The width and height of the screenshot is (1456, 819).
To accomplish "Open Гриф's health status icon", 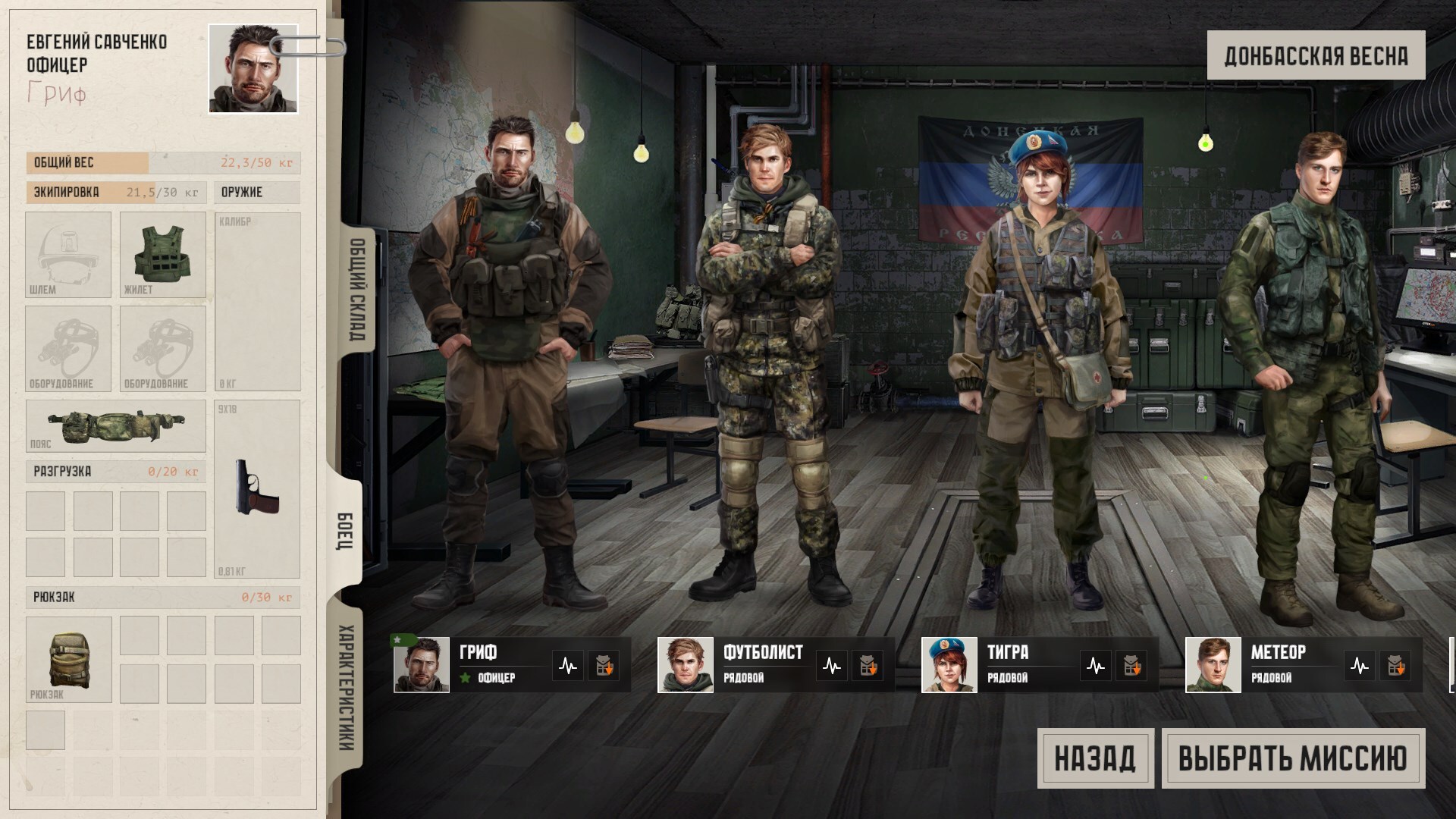I will (x=568, y=666).
